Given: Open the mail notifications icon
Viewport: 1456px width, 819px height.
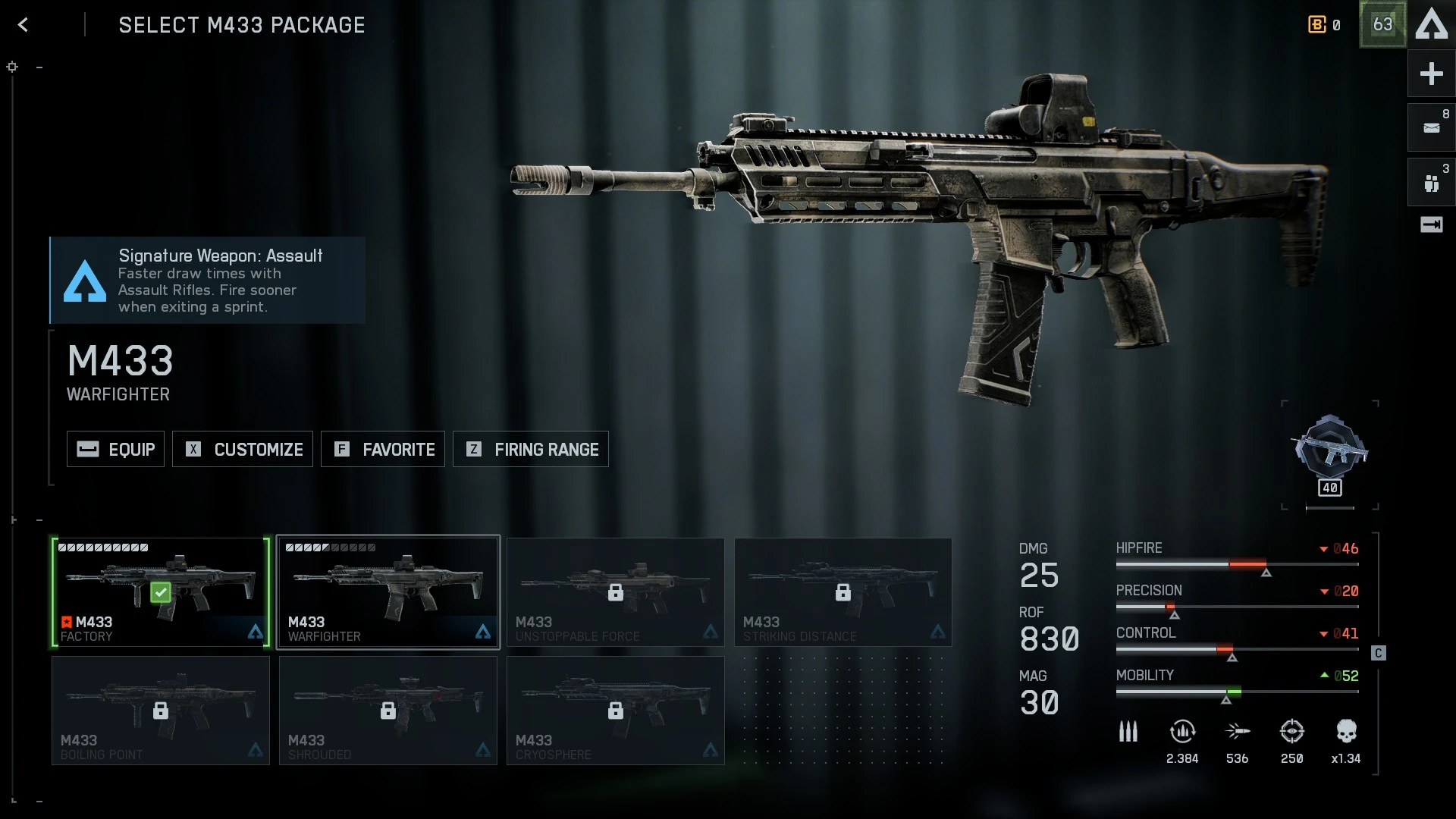Looking at the screenshot, I should click(x=1431, y=127).
